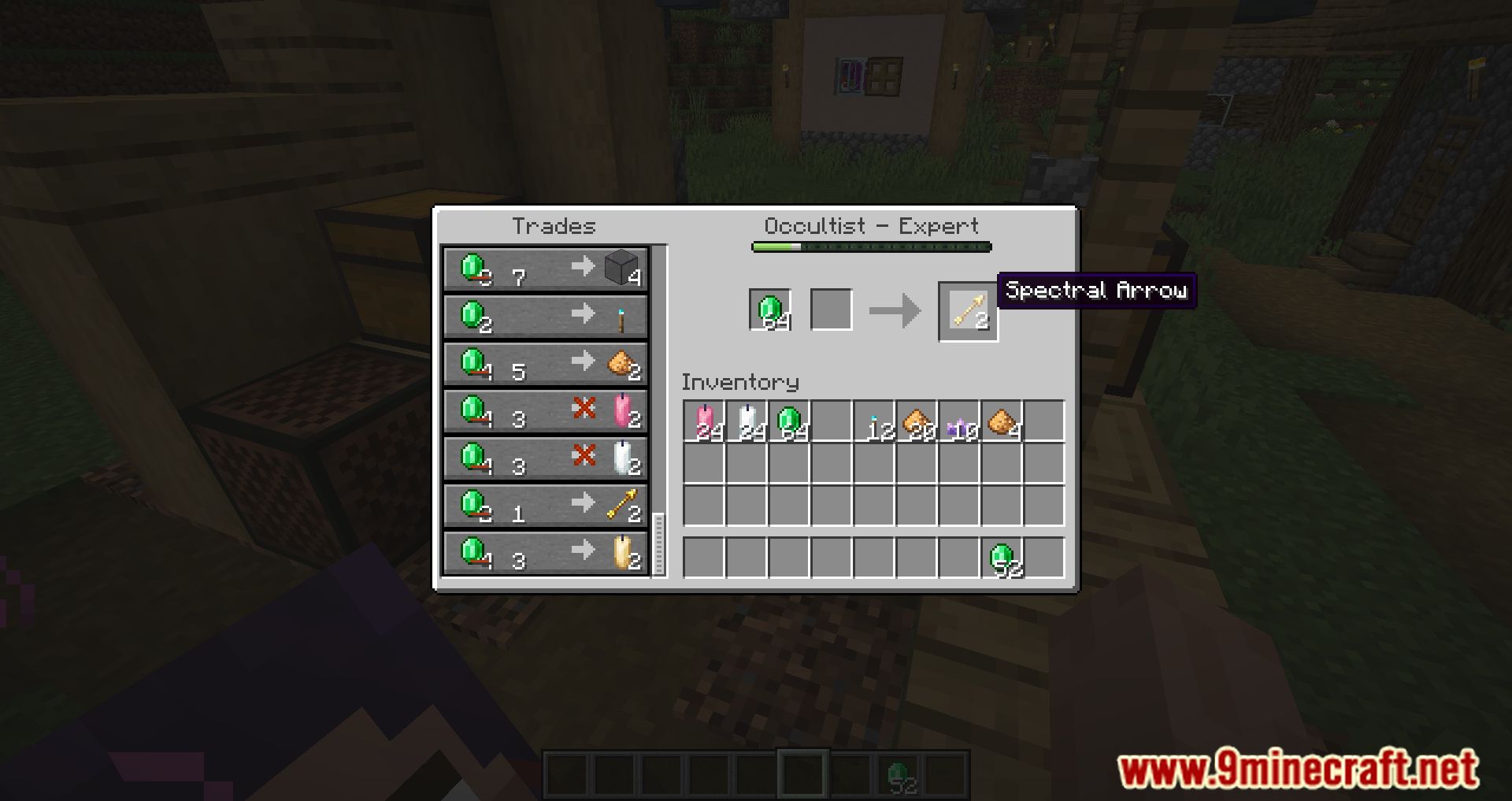This screenshot has width=1512, height=801.
Task: Click the Trades panel header
Action: 553,226
